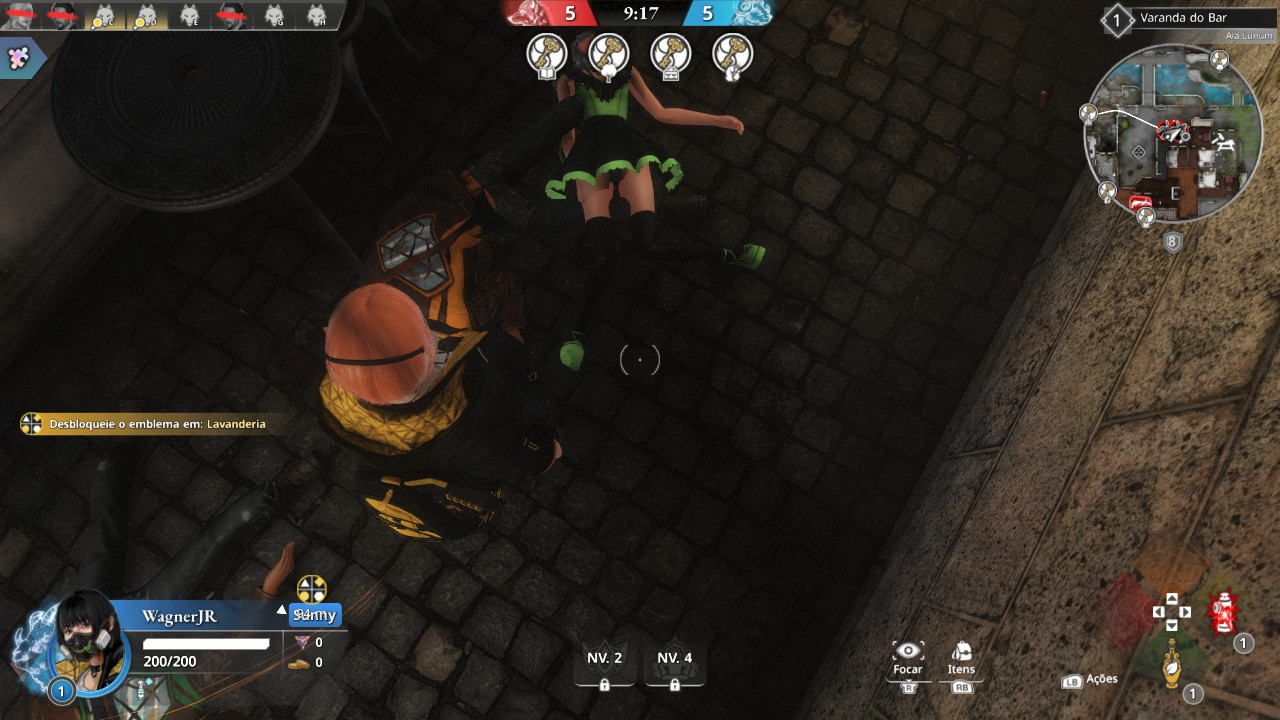The width and height of the screenshot is (1280, 720).
Task: Open the circular minimap
Action: click(x=1166, y=135)
